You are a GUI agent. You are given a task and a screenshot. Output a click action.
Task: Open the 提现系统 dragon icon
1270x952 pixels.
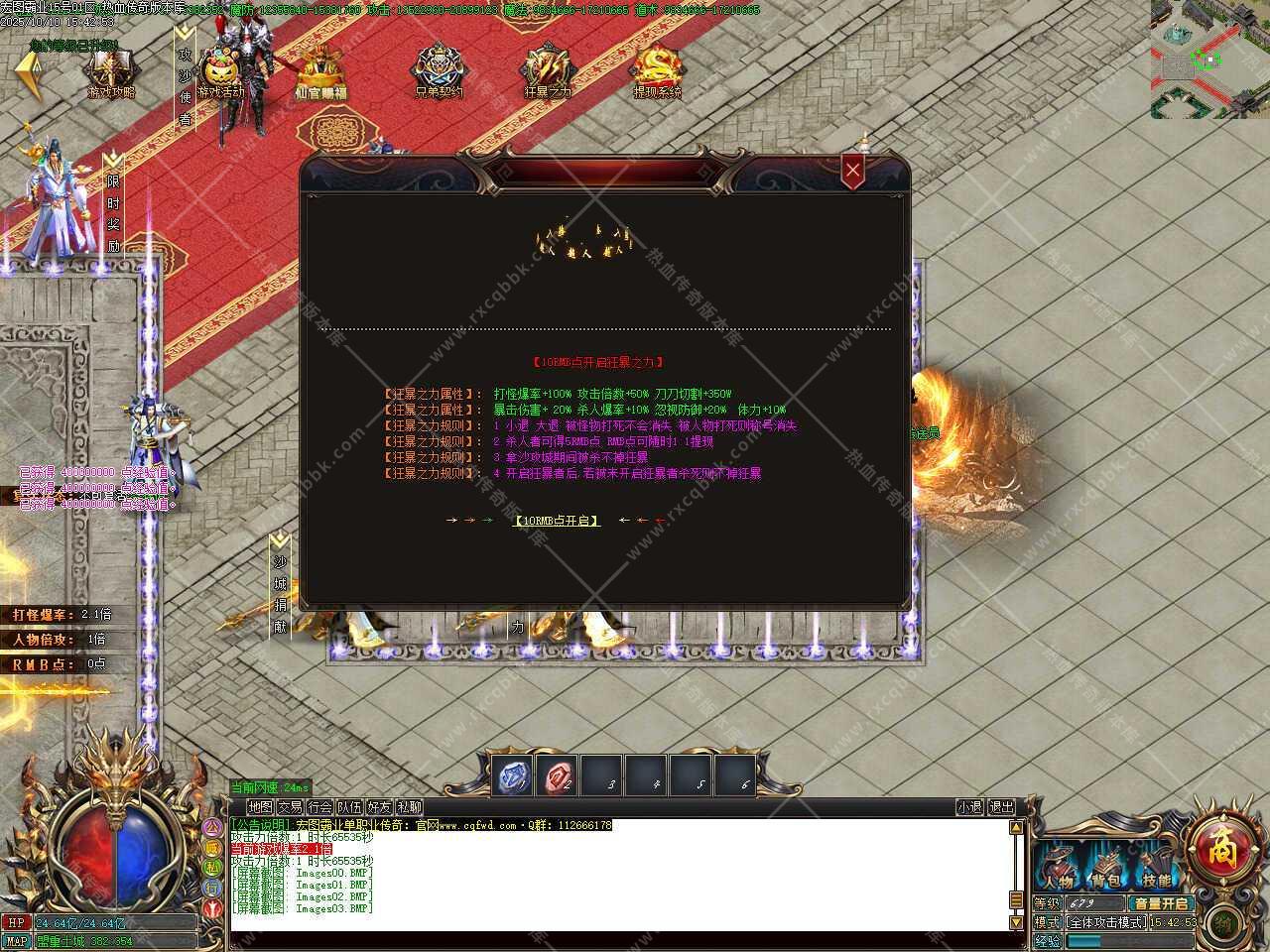click(x=657, y=72)
